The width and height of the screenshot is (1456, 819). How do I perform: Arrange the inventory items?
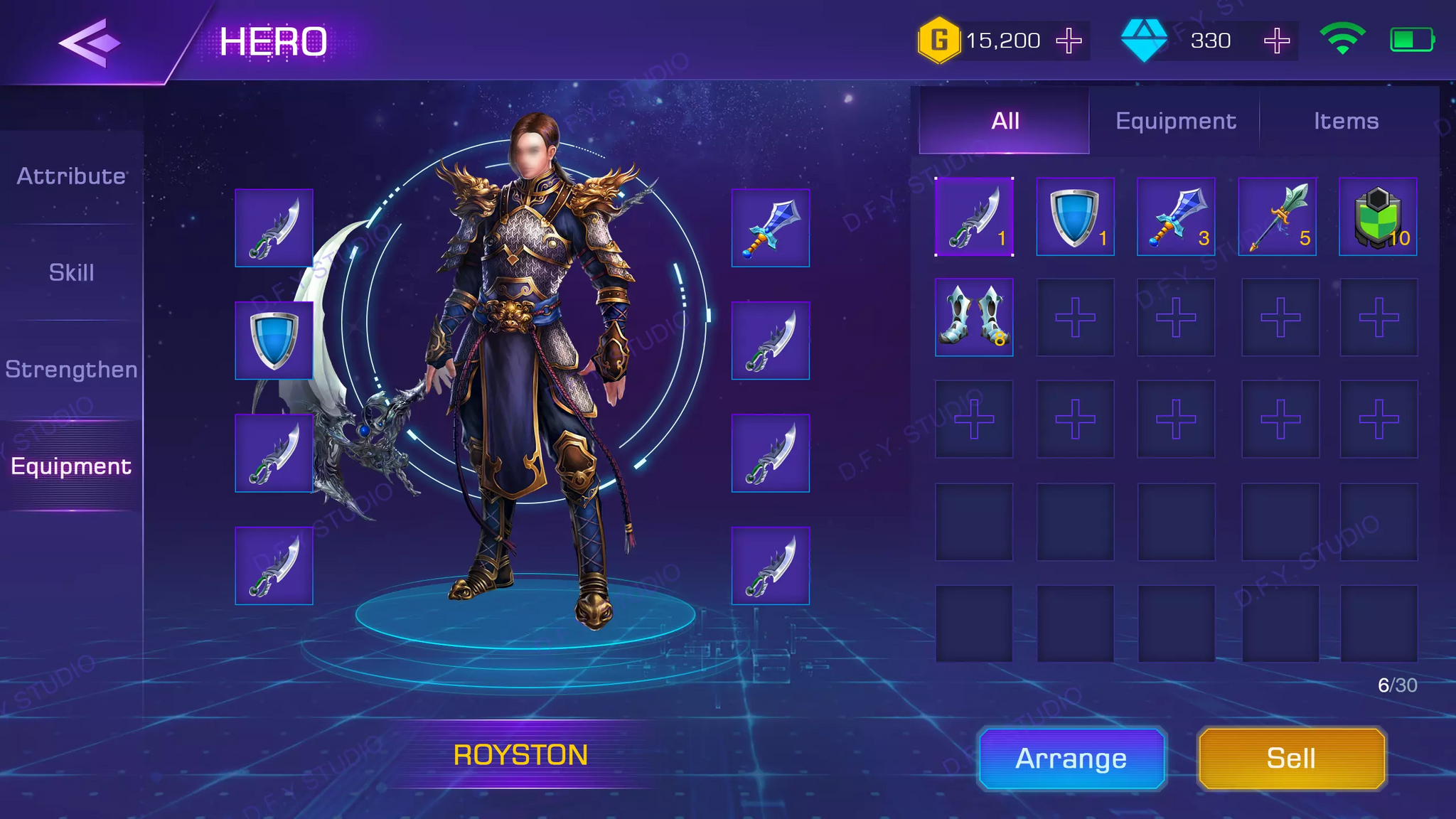[1071, 759]
